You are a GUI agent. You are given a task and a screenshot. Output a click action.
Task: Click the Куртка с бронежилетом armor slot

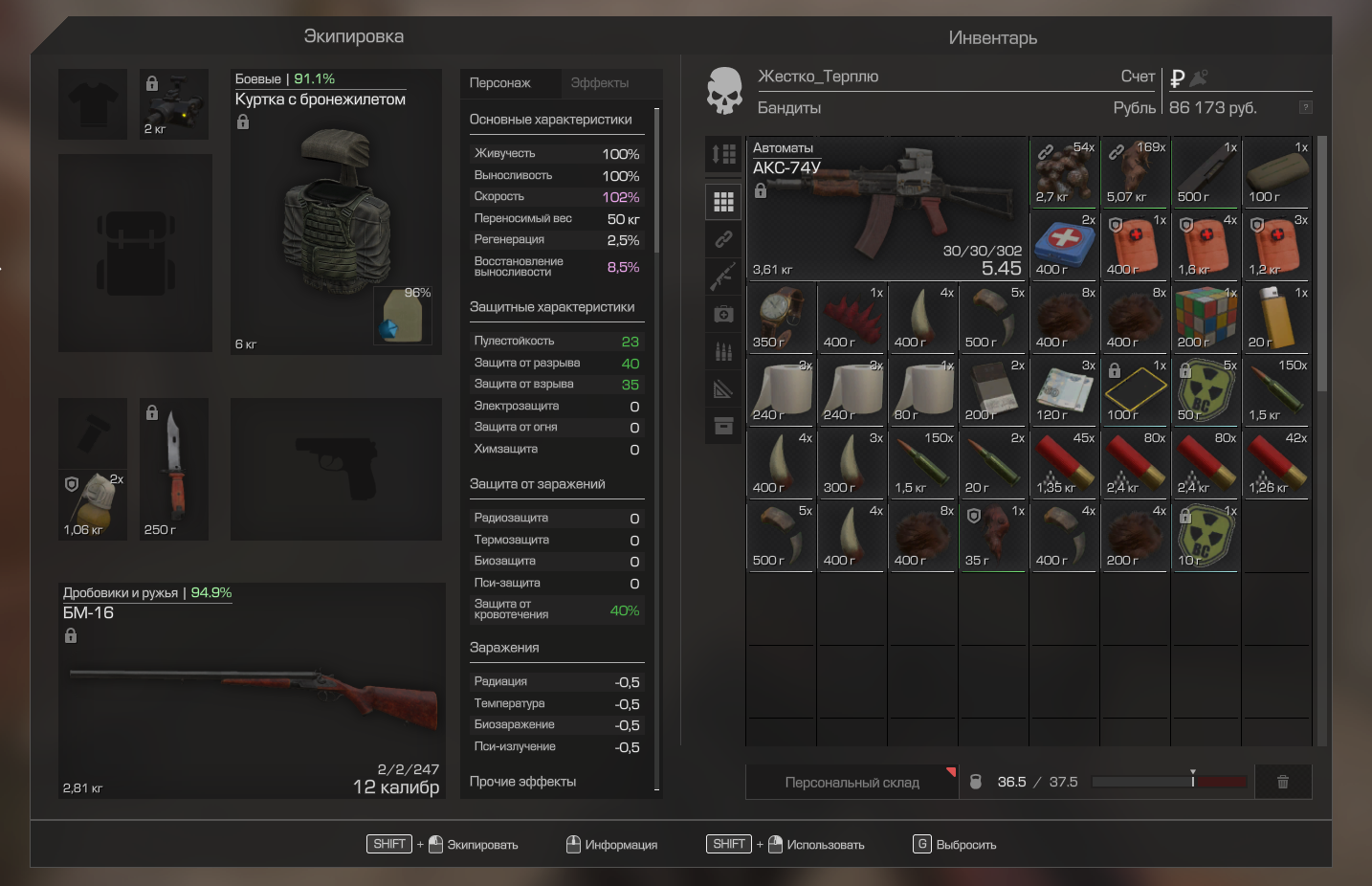coord(336,212)
